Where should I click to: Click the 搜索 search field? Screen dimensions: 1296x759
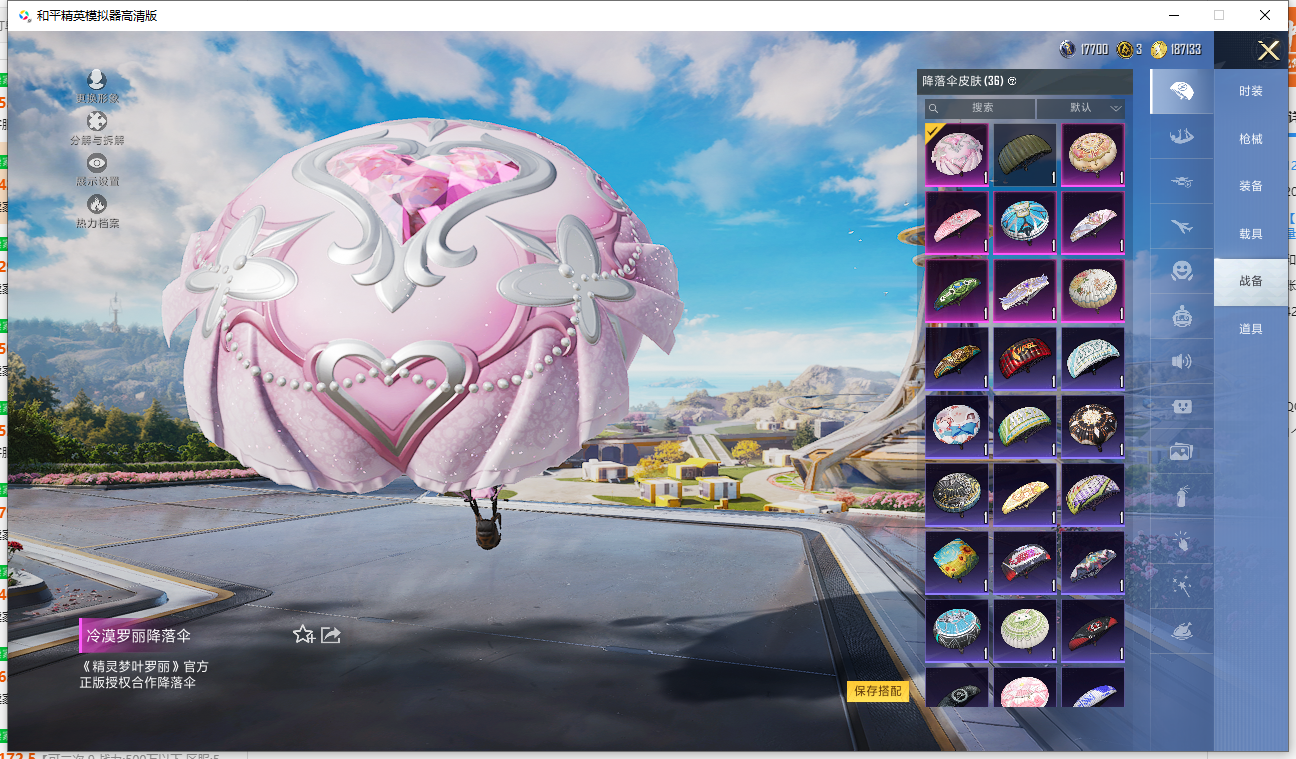click(x=981, y=108)
